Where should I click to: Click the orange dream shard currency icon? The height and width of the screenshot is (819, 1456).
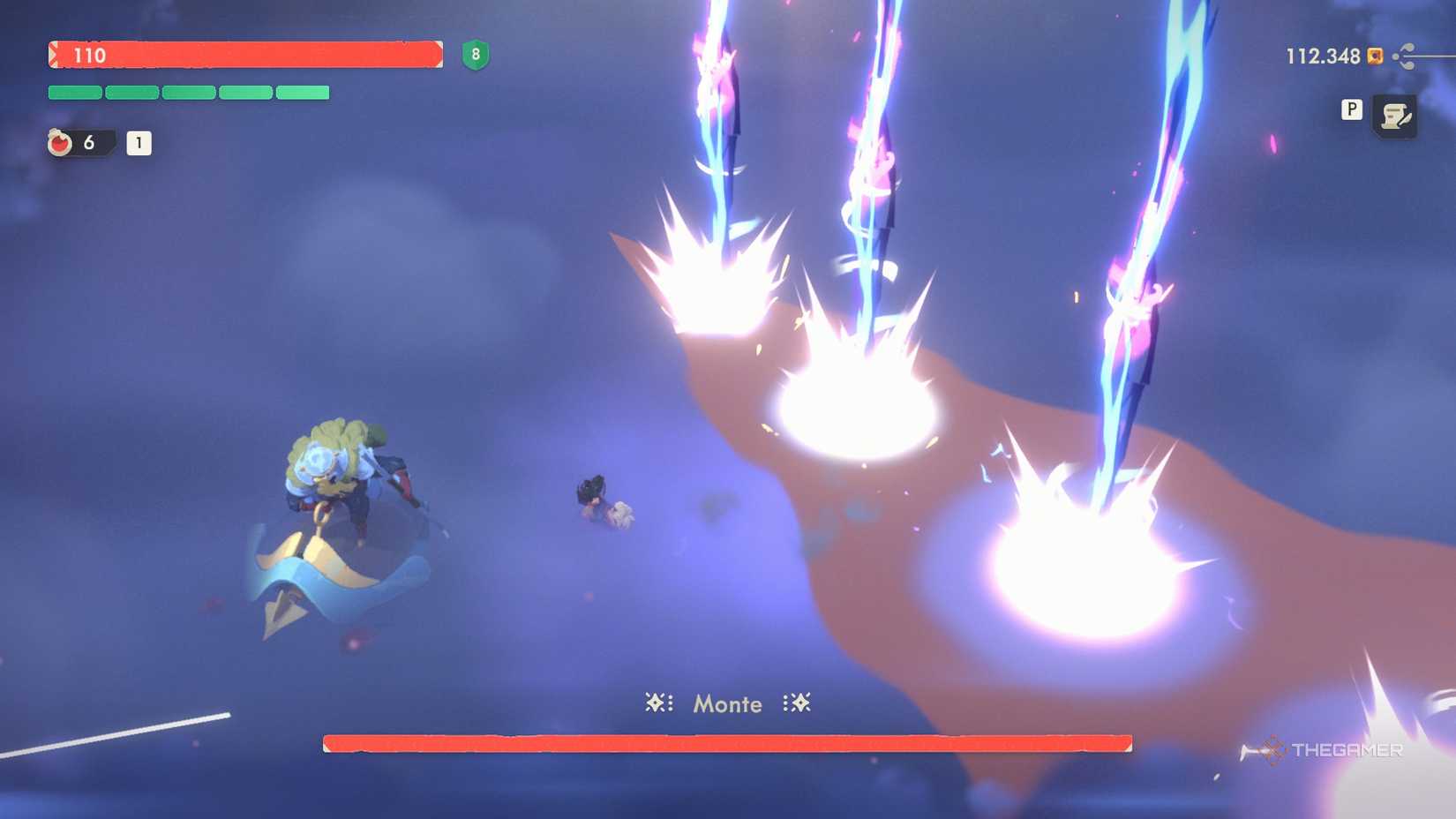click(x=1374, y=56)
